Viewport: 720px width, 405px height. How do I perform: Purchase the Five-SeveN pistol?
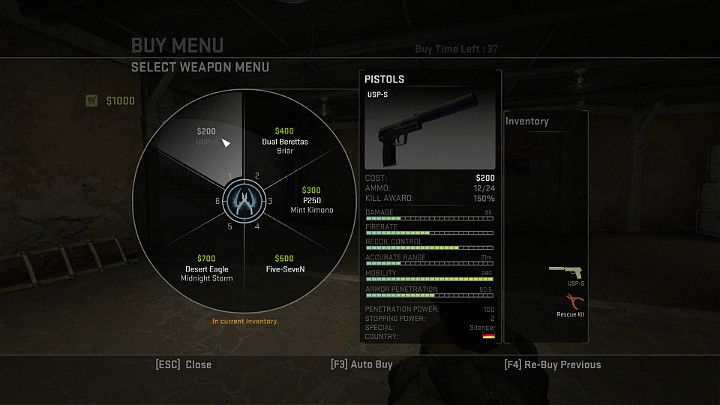pyautogui.click(x=284, y=263)
